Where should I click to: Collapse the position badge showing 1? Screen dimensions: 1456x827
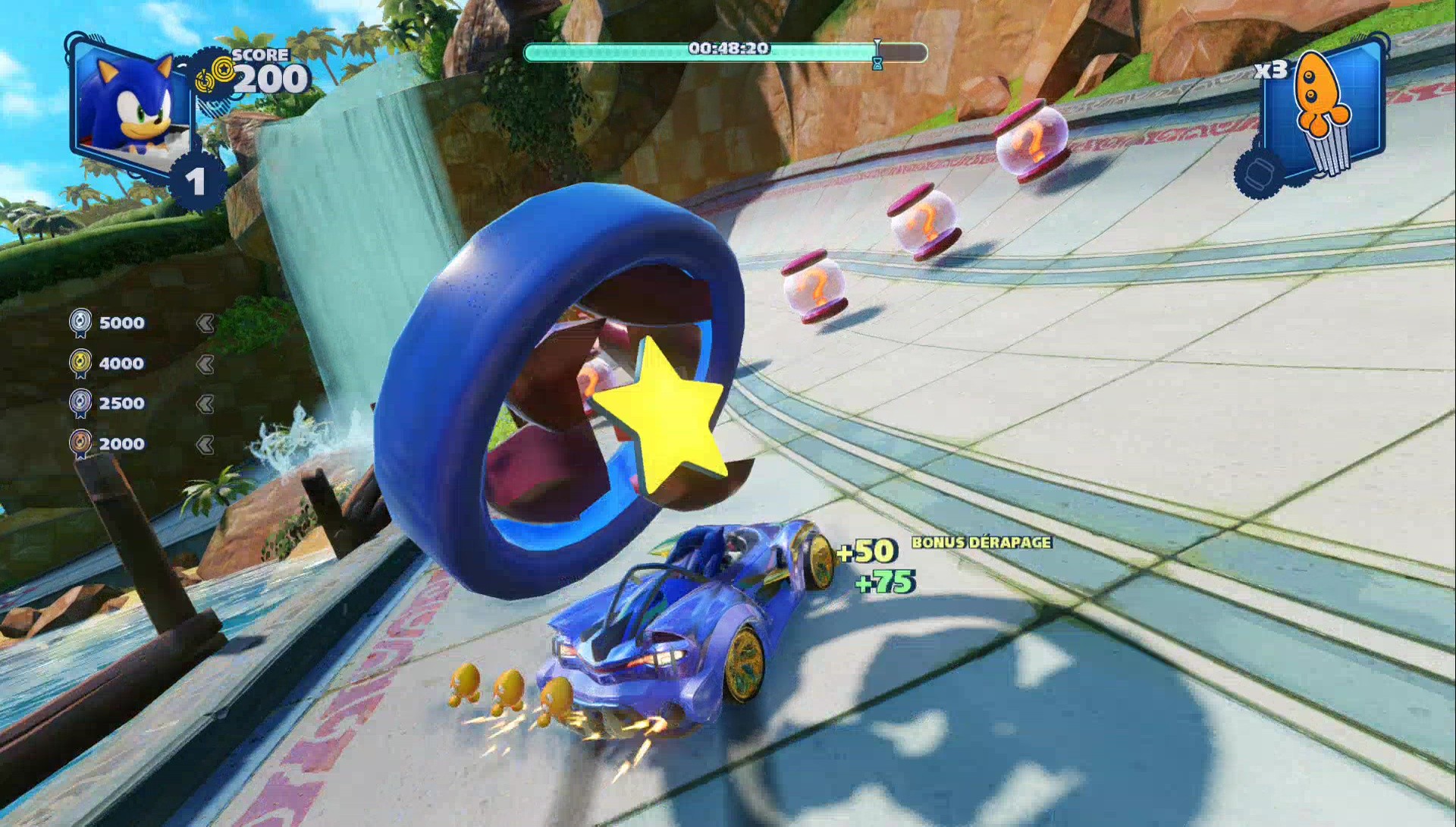pyautogui.click(x=196, y=180)
